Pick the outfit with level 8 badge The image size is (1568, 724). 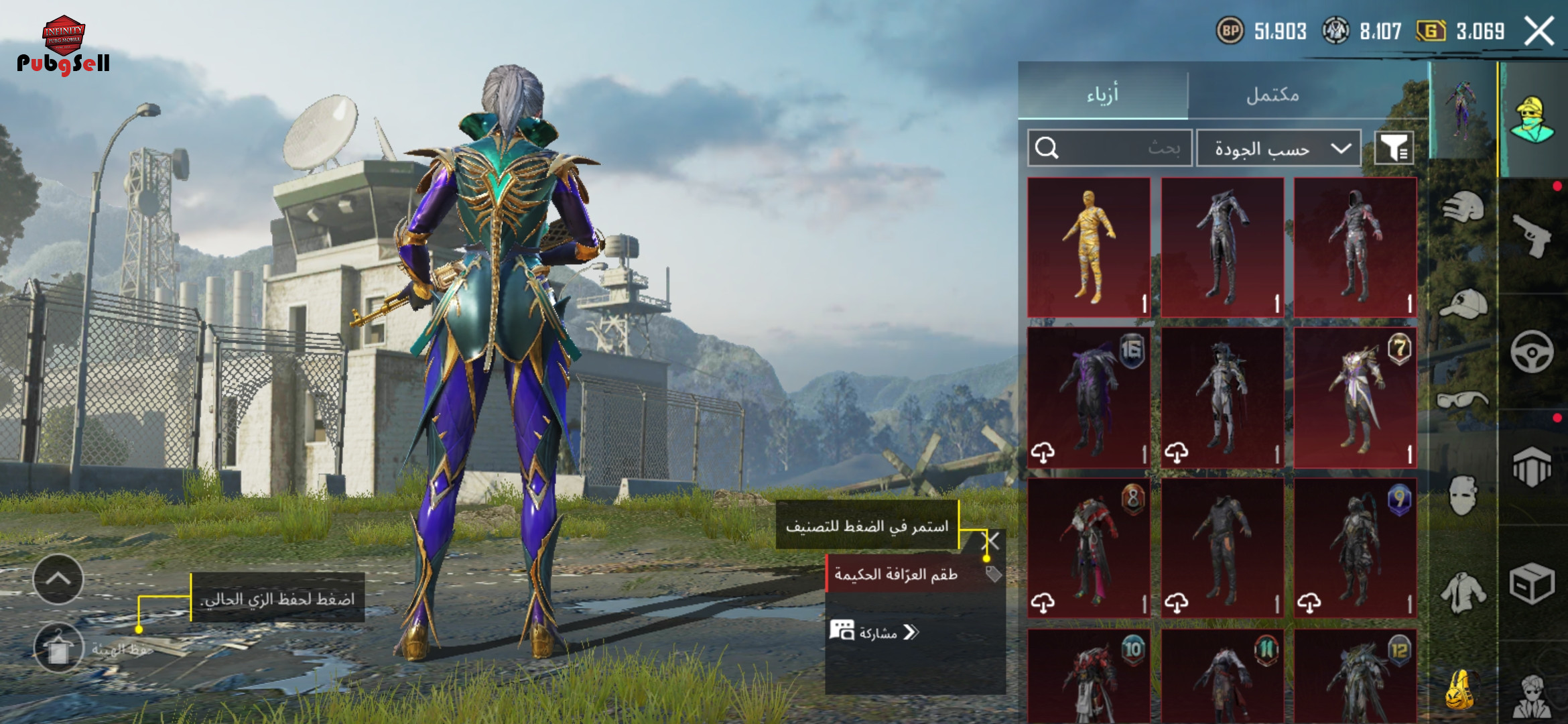pos(1089,548)
